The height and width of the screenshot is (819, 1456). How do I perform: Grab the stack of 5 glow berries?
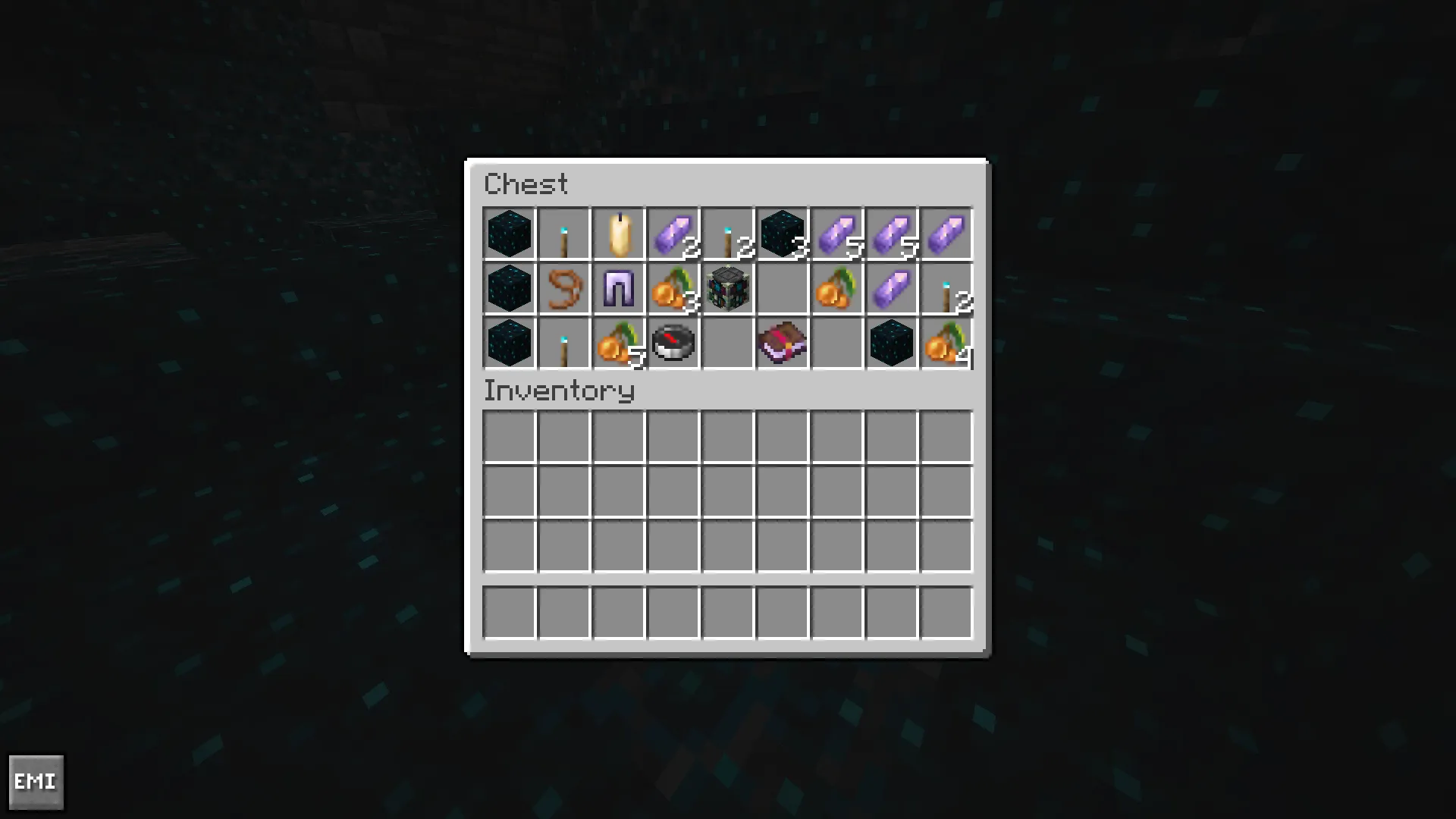(x=619, y=344)
